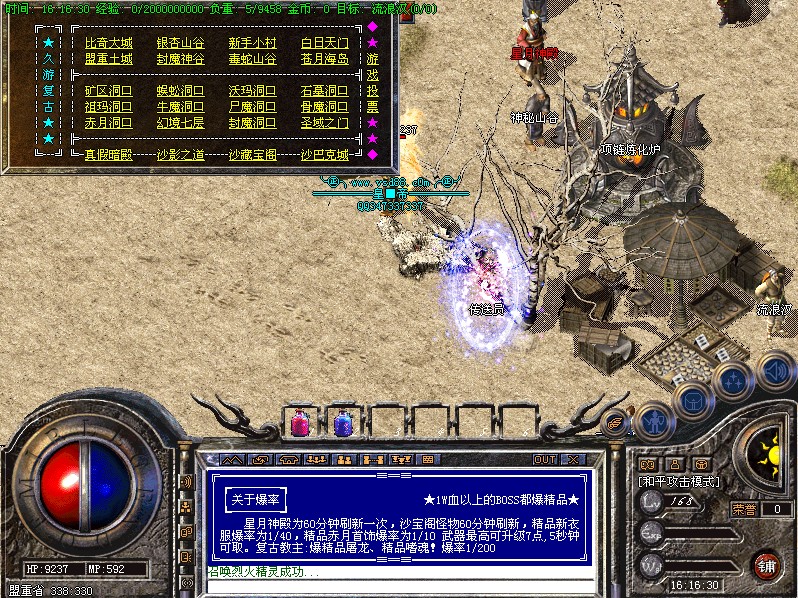Open the 关于爆率 notice button
This screenshot has height=598, width=798.
click(255, 498)
